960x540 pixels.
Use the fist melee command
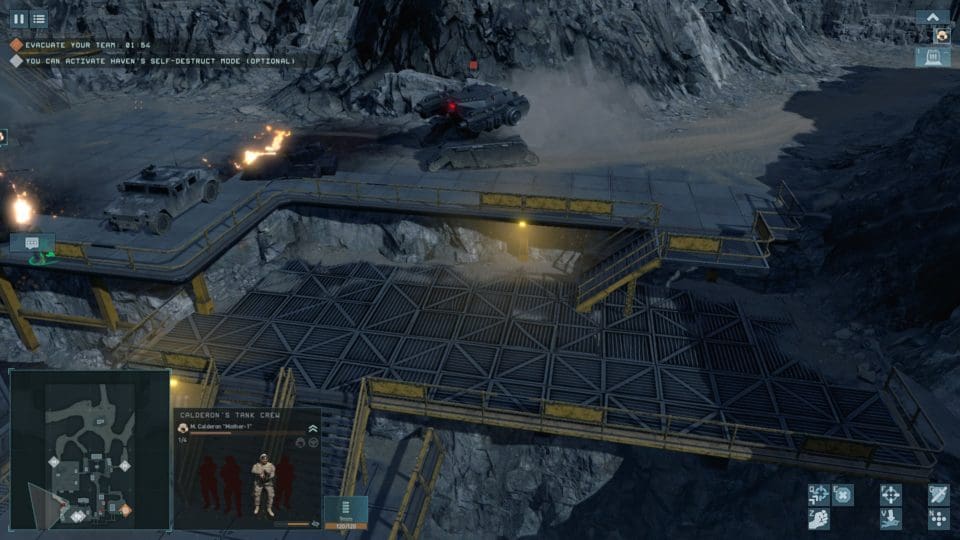(818, 519)
